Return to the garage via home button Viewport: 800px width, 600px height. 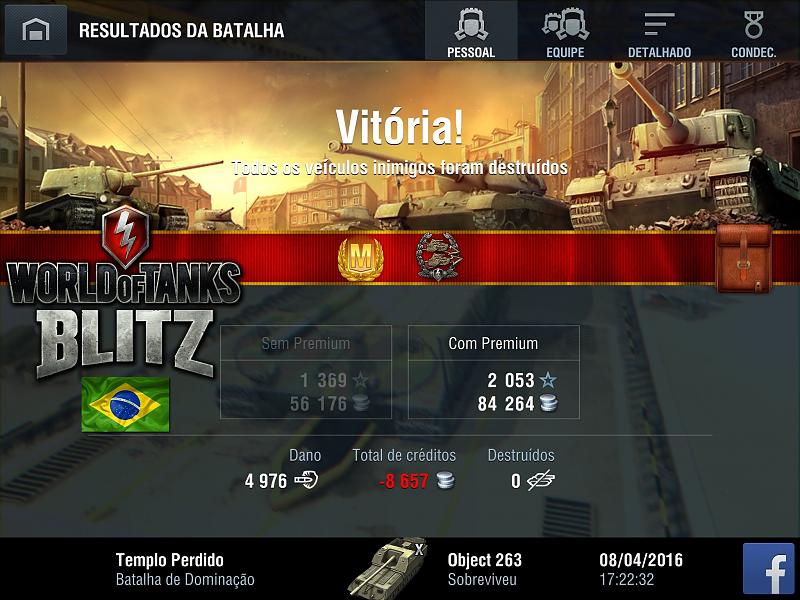coord(36,30)
